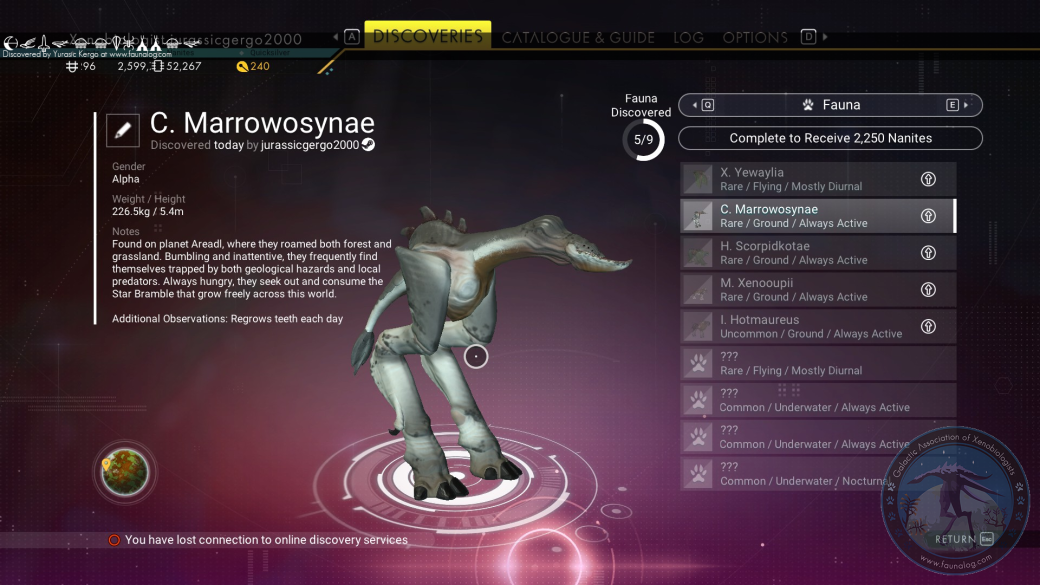1040x585 pixels.
Task: Cycle to the previous discovery category arrow
Action: coord(702,105)
